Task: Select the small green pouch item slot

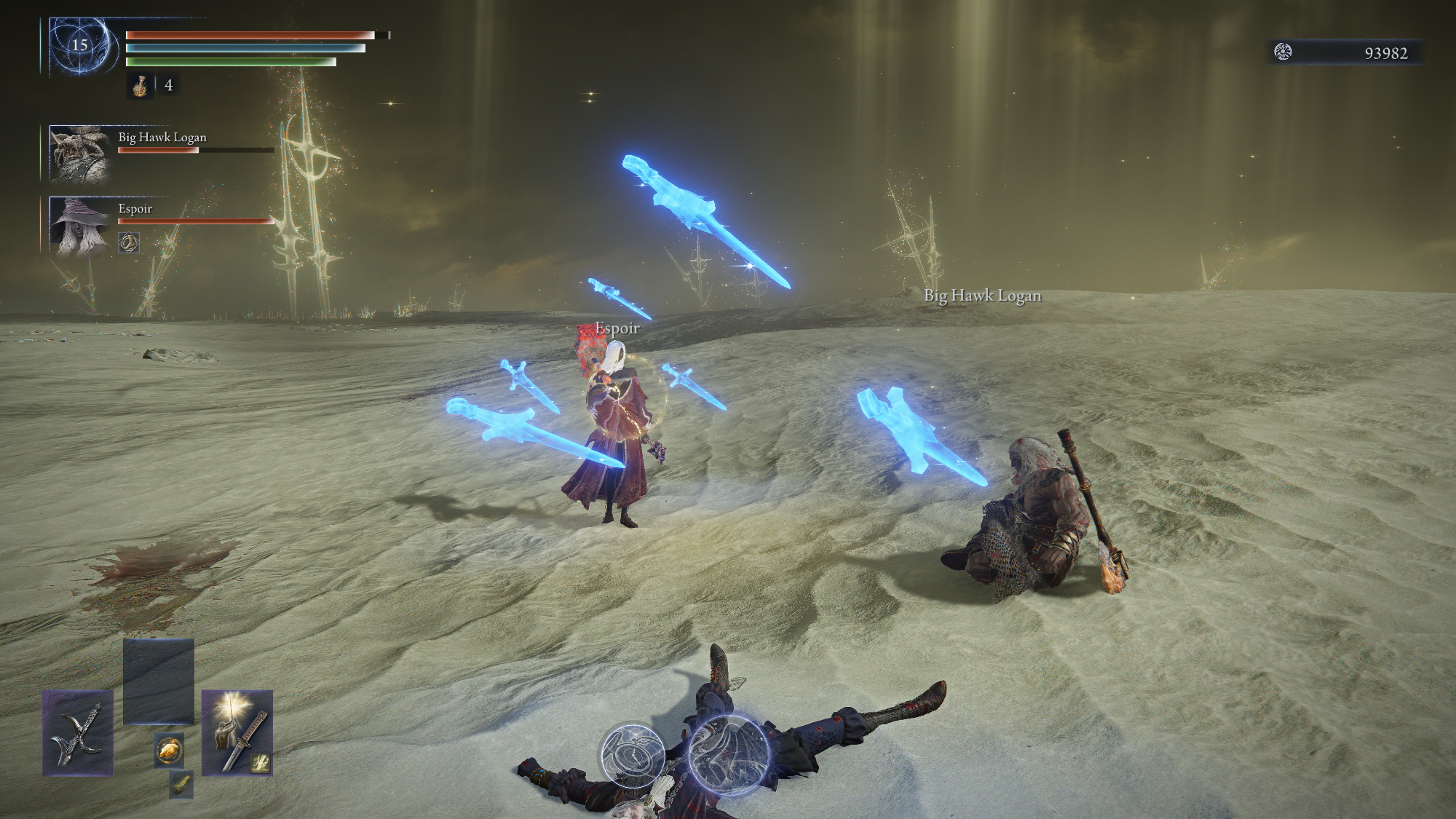Action: click(181, 785)
